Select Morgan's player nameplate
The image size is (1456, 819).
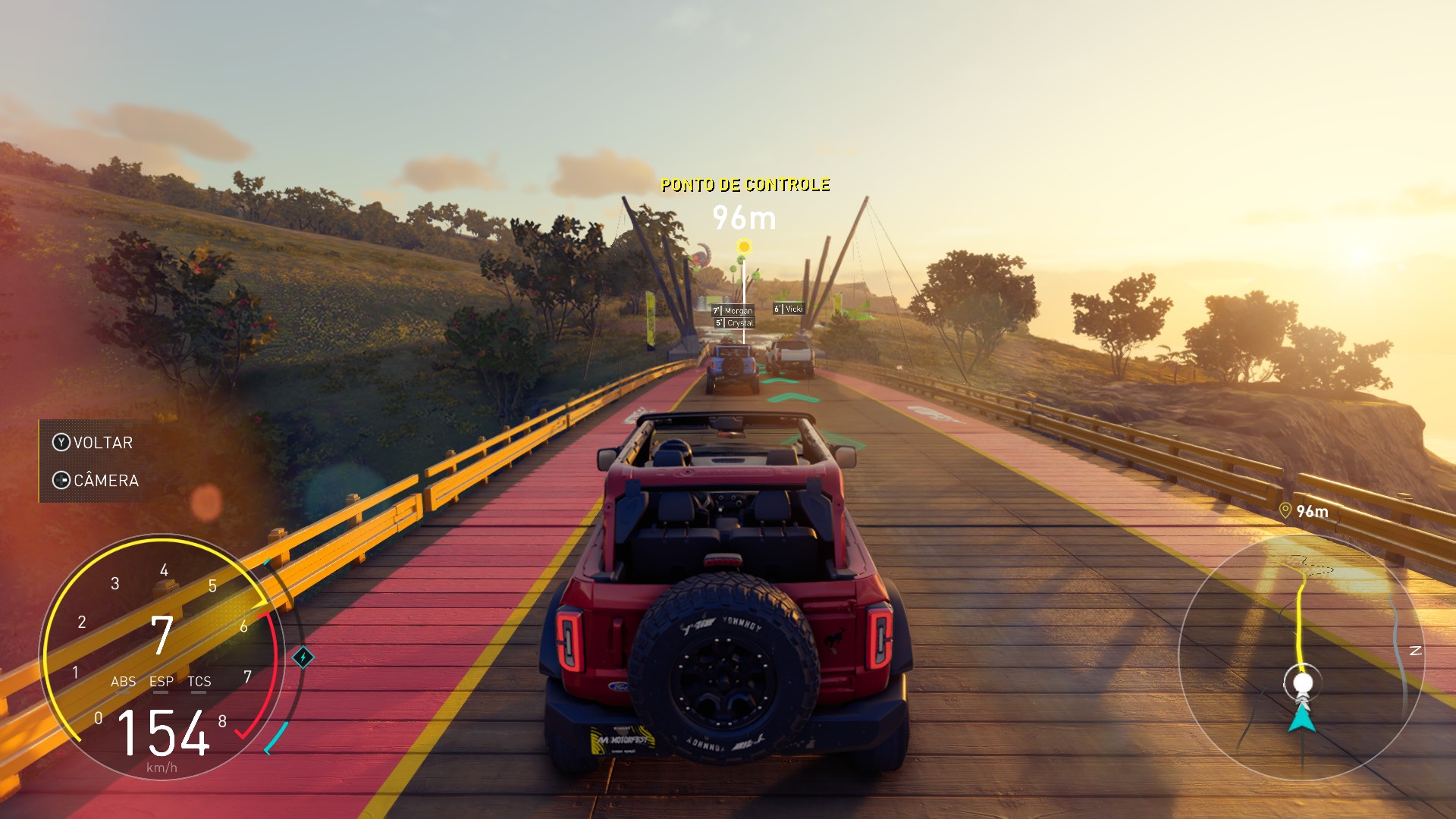(x=733, y=310)
